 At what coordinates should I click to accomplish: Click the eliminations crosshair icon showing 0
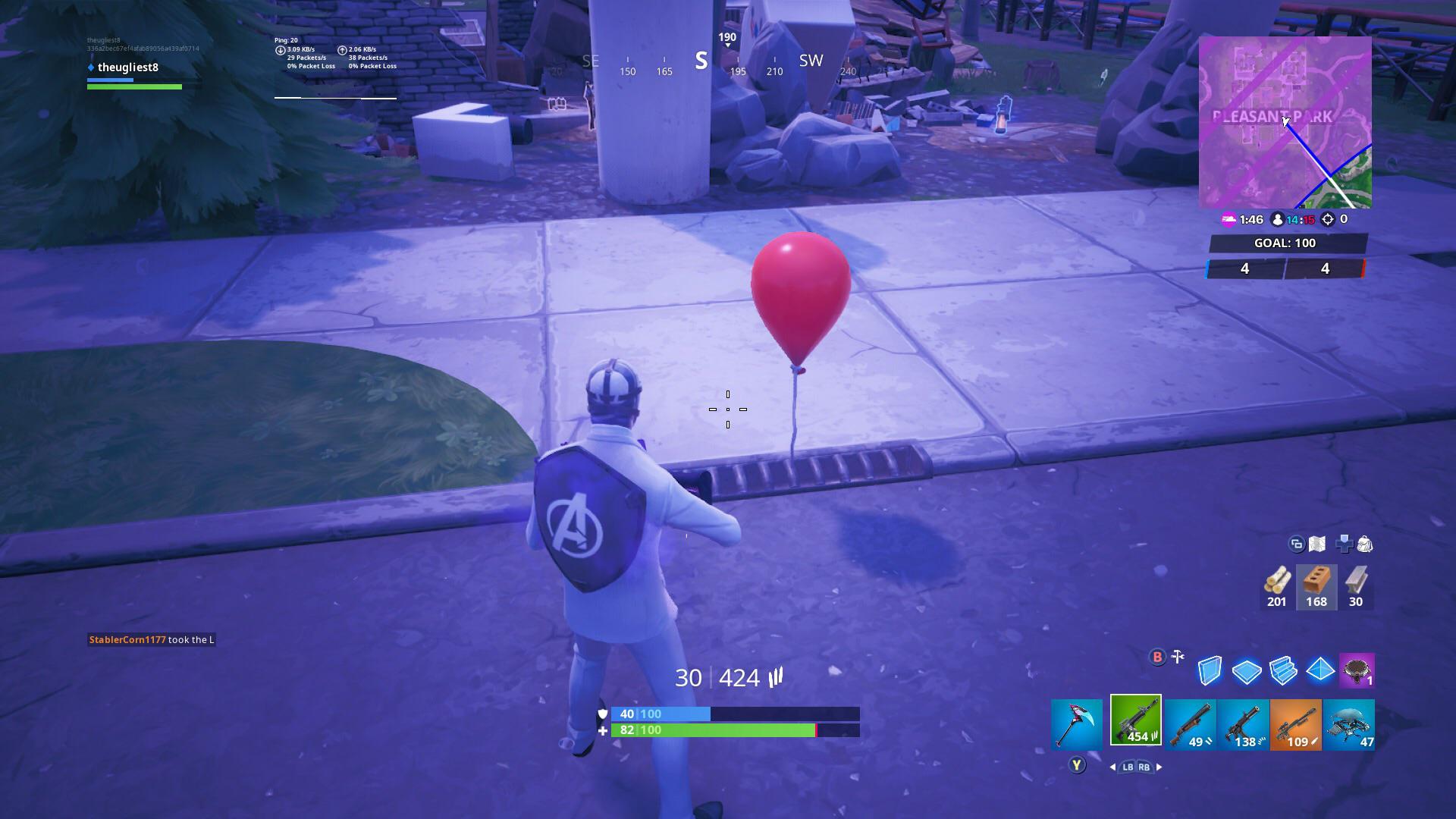coord(1327,220)
